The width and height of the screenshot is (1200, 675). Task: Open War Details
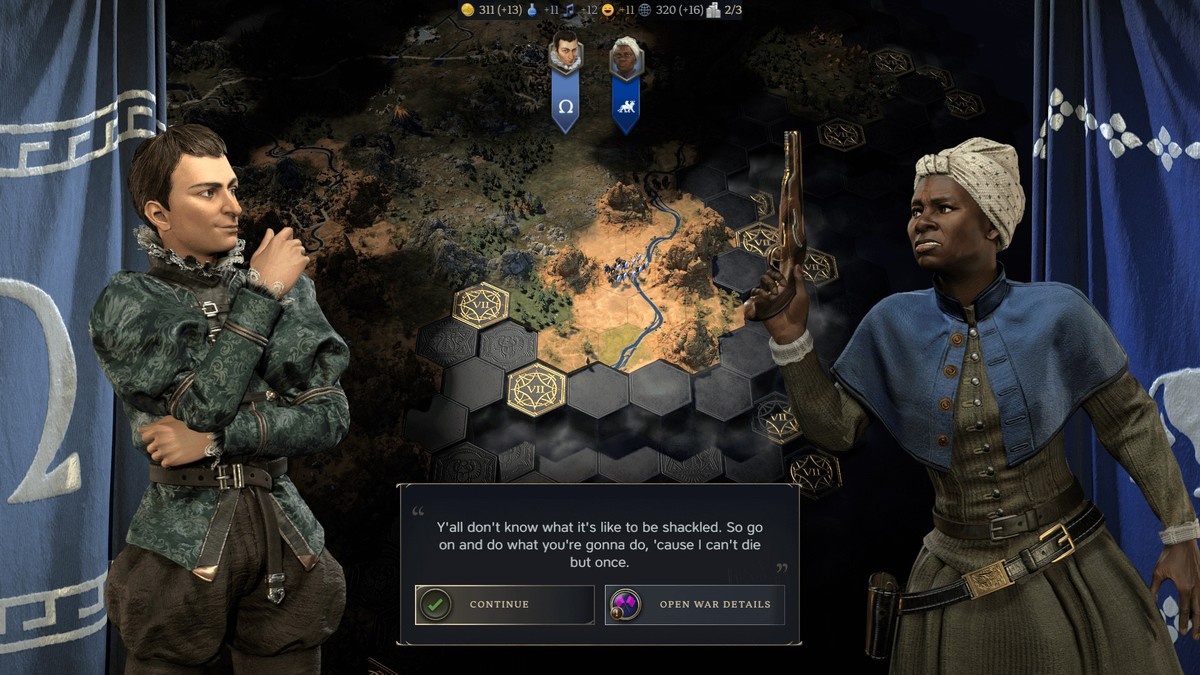pos(694,604)
